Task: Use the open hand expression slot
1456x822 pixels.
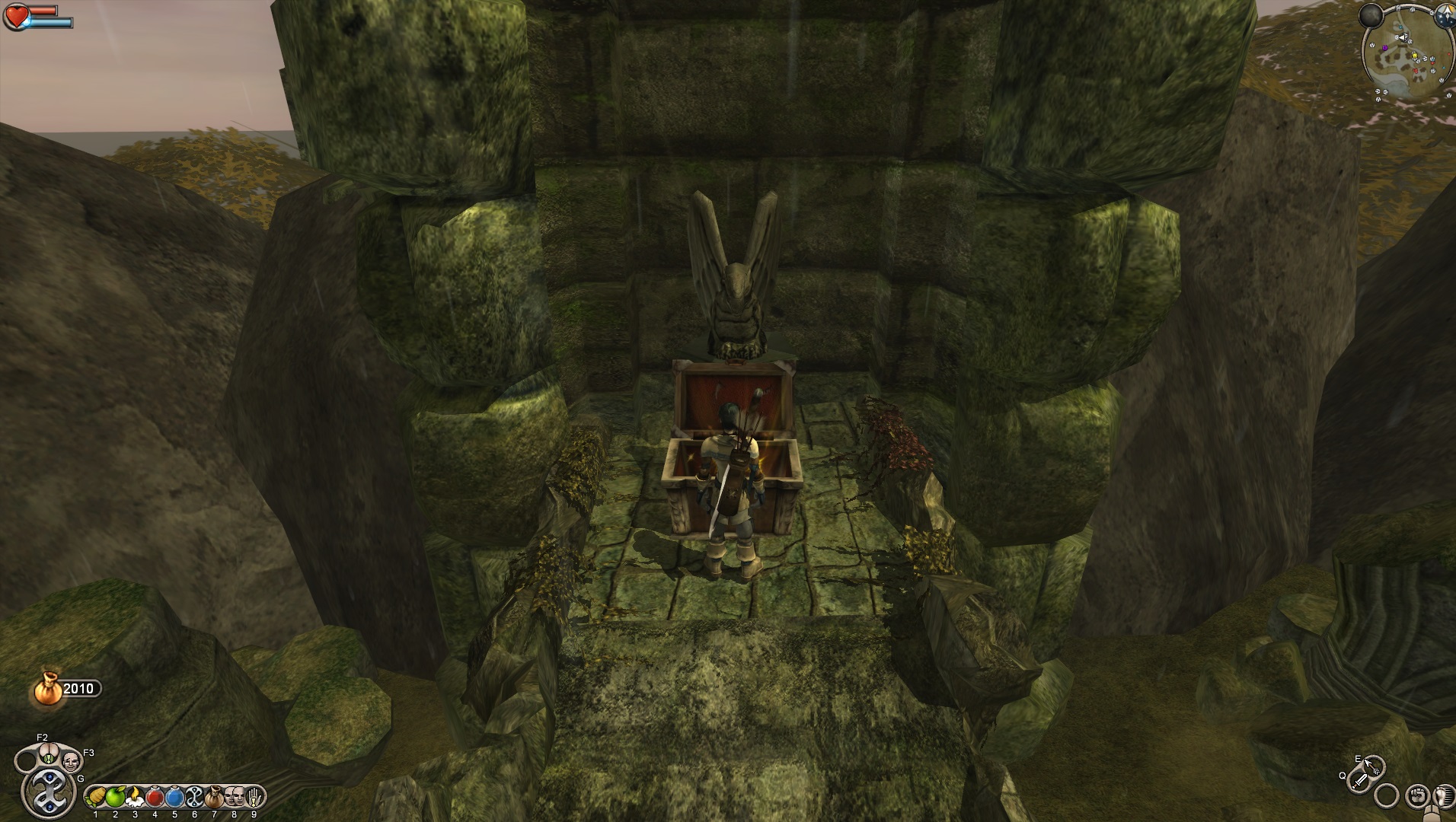Action: [254, 798]
